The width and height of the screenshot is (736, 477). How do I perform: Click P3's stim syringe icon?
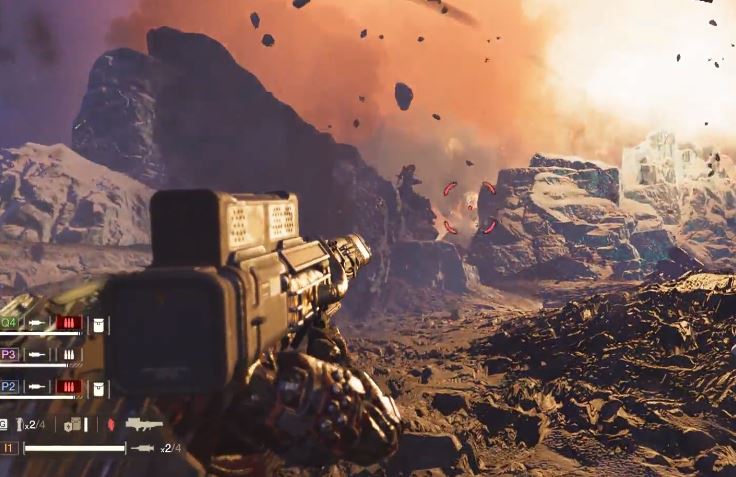(x=37, y=355)
